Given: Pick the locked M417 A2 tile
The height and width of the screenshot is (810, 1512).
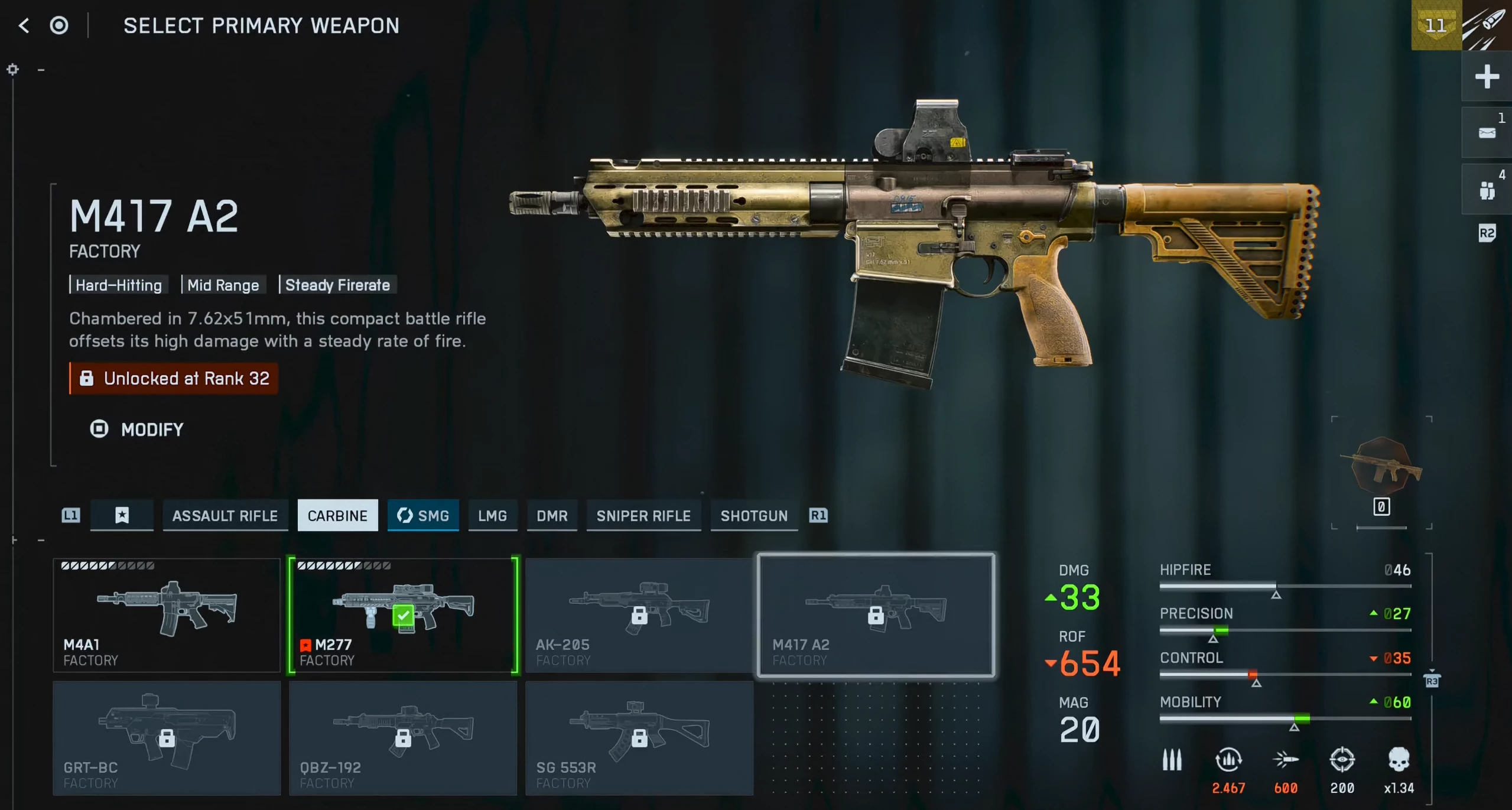Looking at the screenshot, I should (876, 615).
